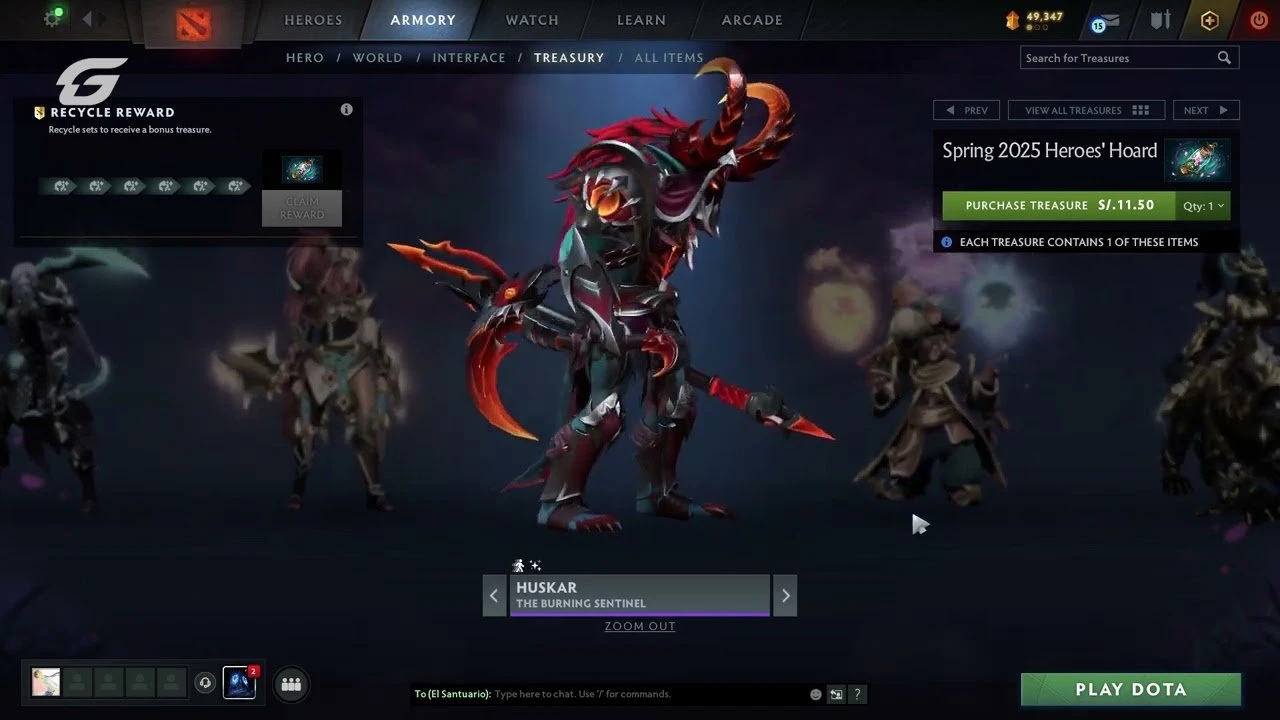1280x720 pixels.
Task: Switch to the Watch tab
Action: coord(532,20)
